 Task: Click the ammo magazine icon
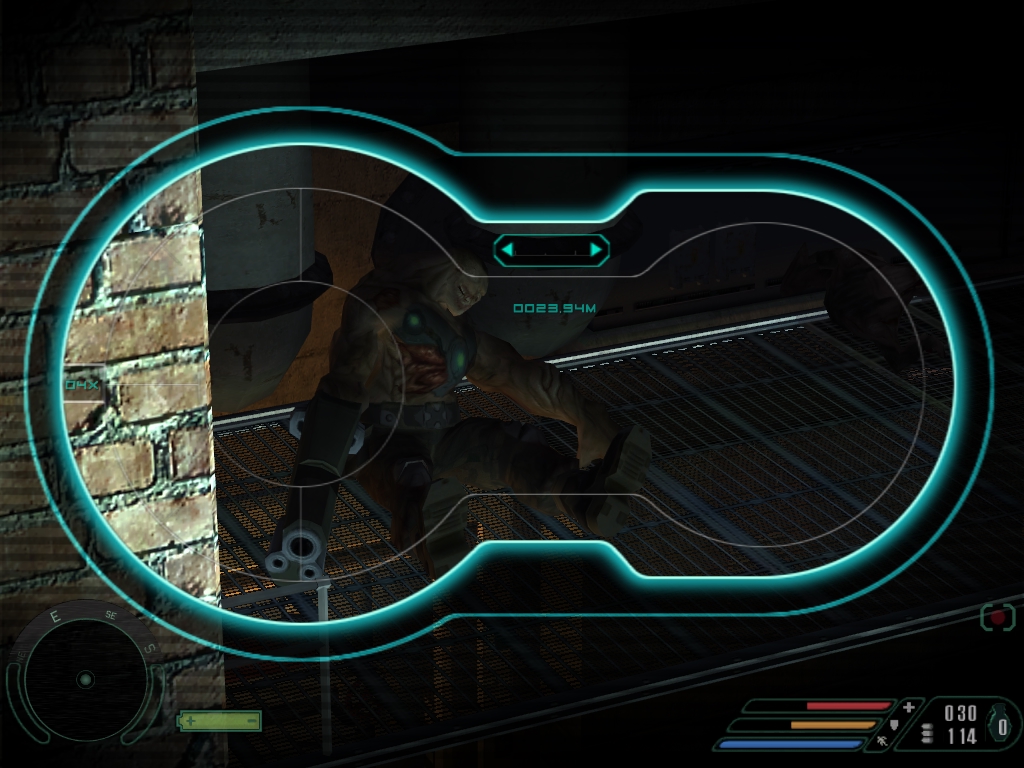(x=927, y=733)
